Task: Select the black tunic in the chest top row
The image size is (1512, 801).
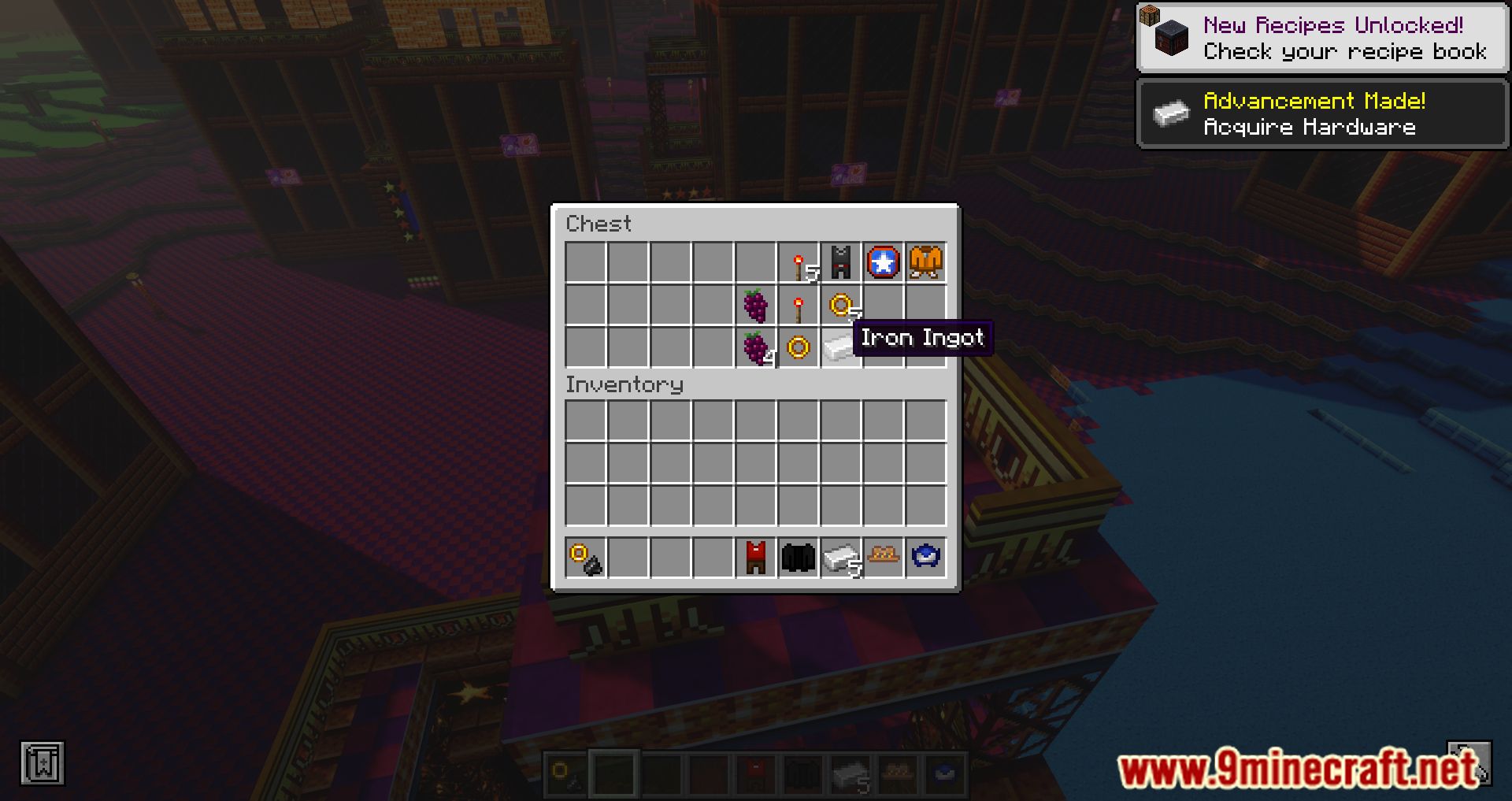Action: tap(840, 262)
